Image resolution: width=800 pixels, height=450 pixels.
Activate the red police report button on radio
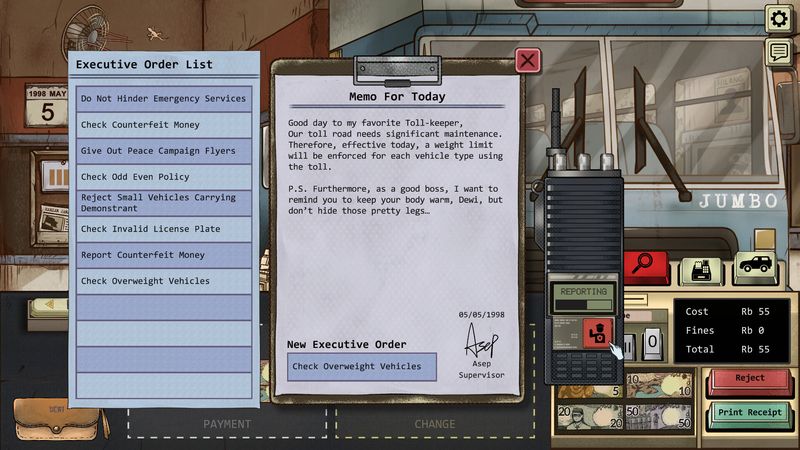(595, 332)
